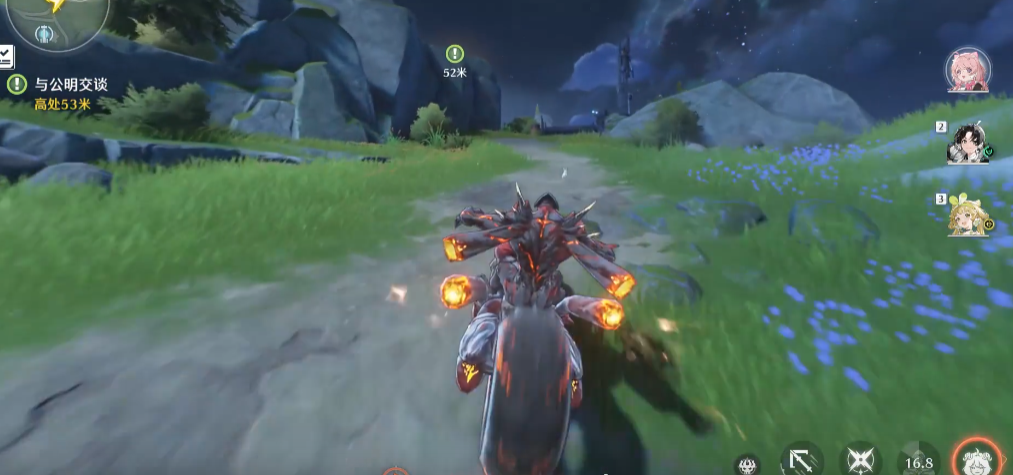Image resolution: width=1013 pixels, height=475 pixels.
Task: Switch to blonde party member 3
Action: click(x=968, y=213)
